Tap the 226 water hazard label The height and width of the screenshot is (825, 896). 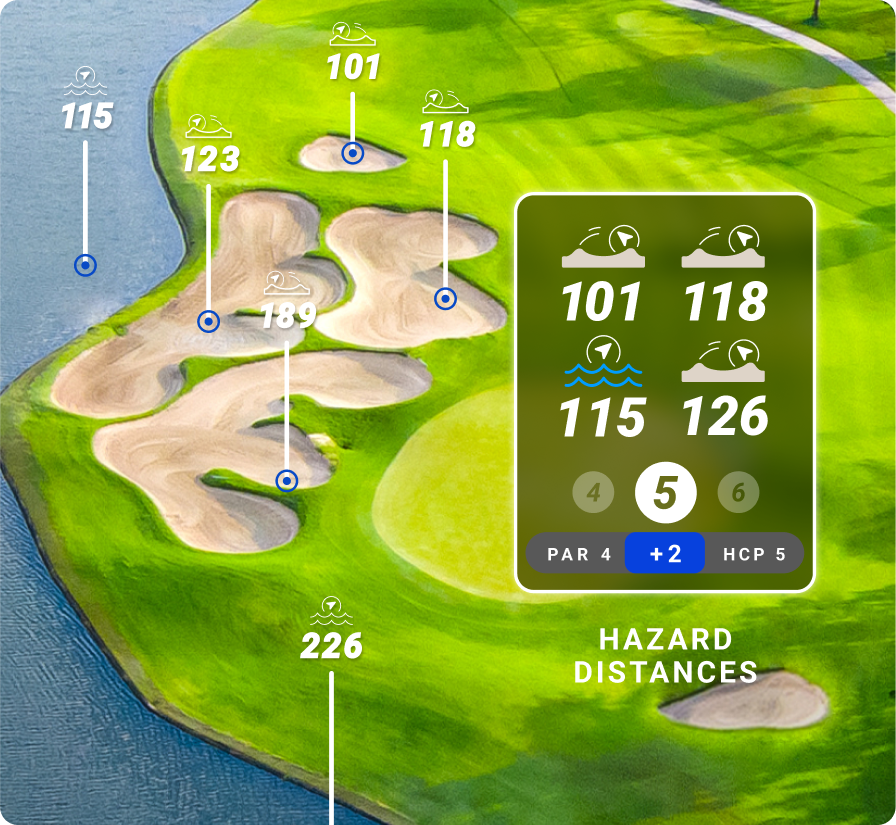[x=332, y=645]
